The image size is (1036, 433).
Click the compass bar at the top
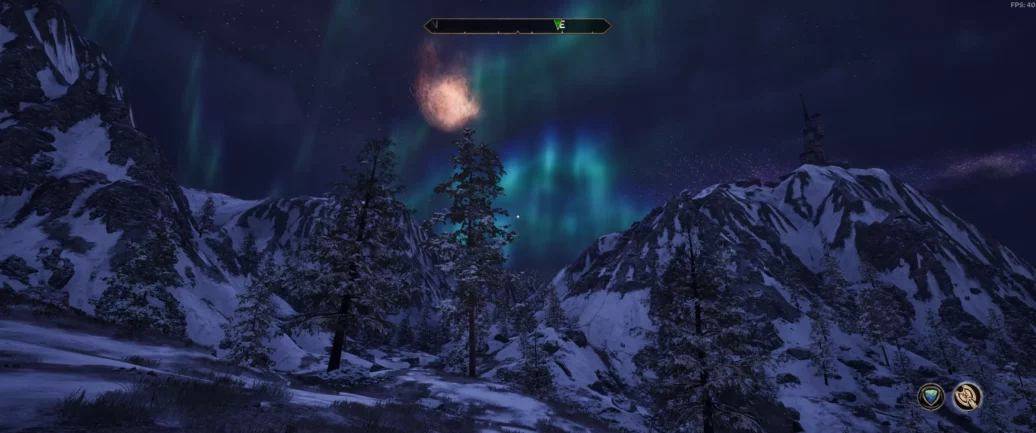pos(517,26)
